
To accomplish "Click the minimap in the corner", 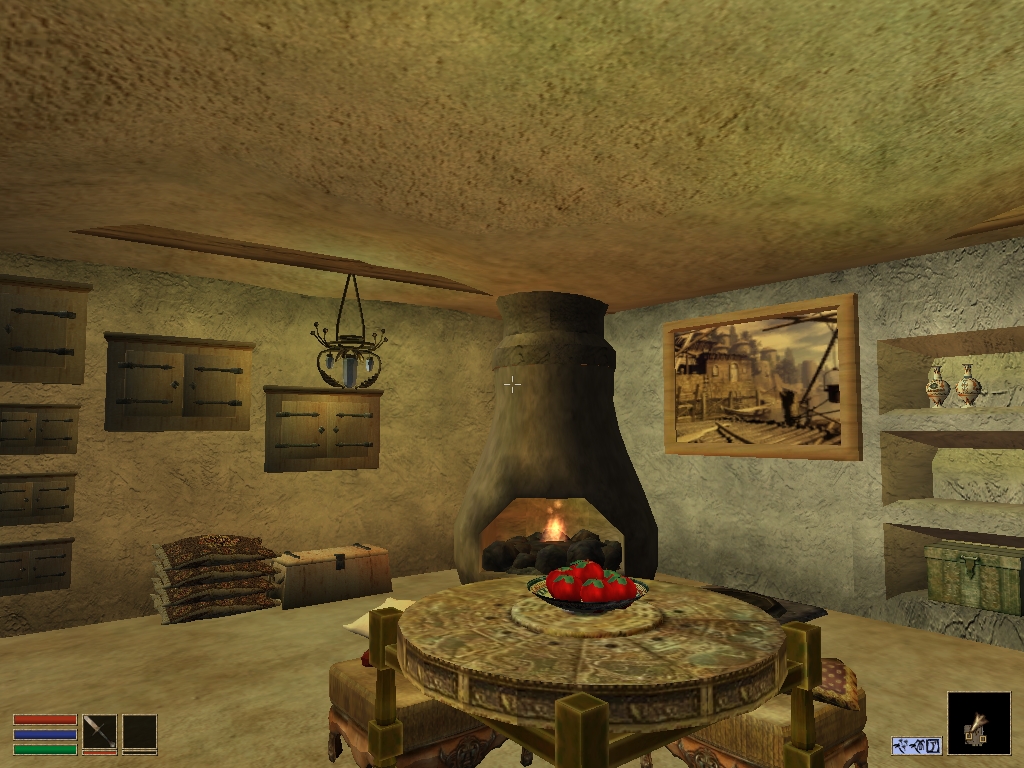I will [x=978, y=723].
